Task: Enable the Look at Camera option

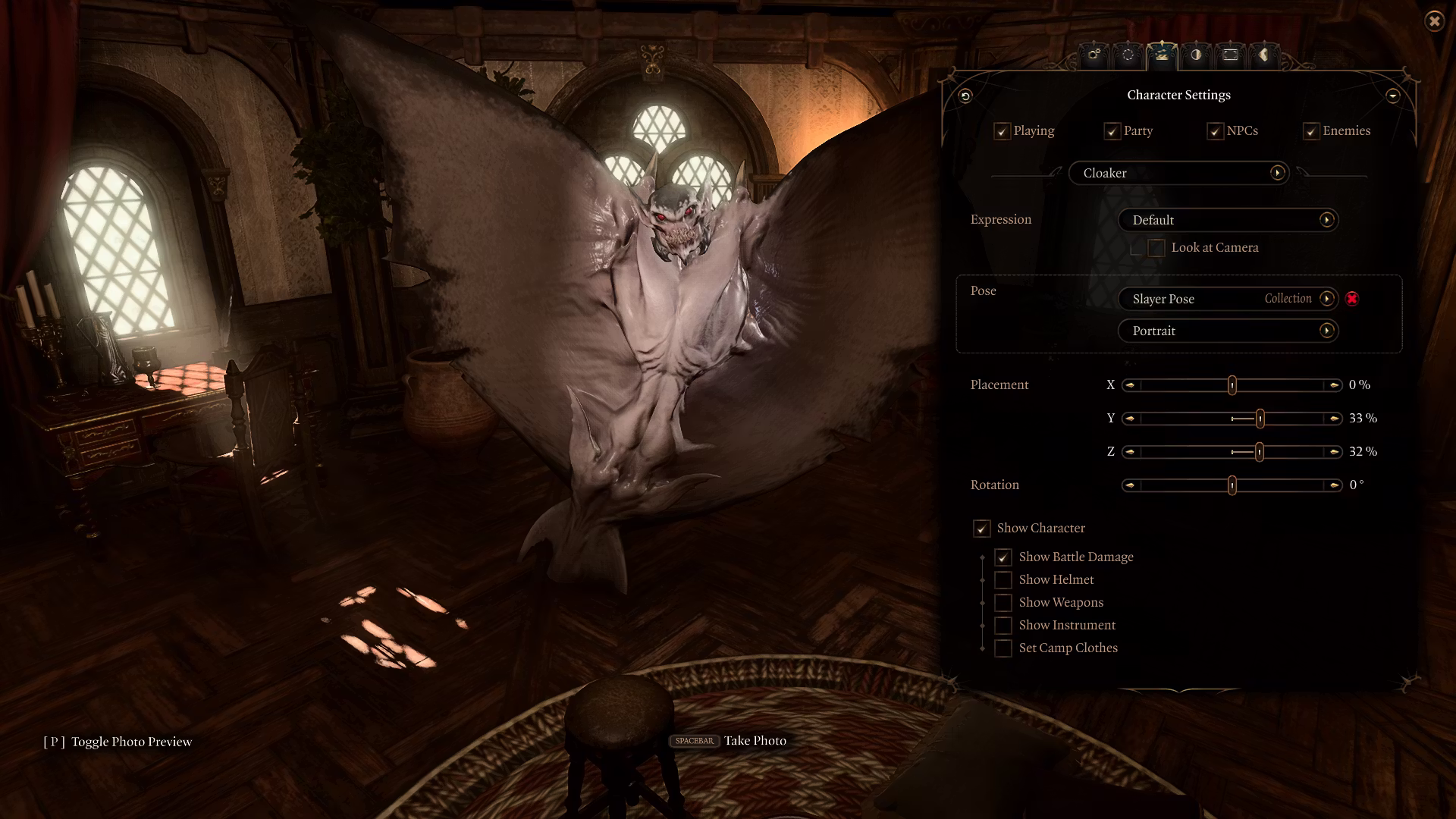Action: click(x=1156, y=247)
